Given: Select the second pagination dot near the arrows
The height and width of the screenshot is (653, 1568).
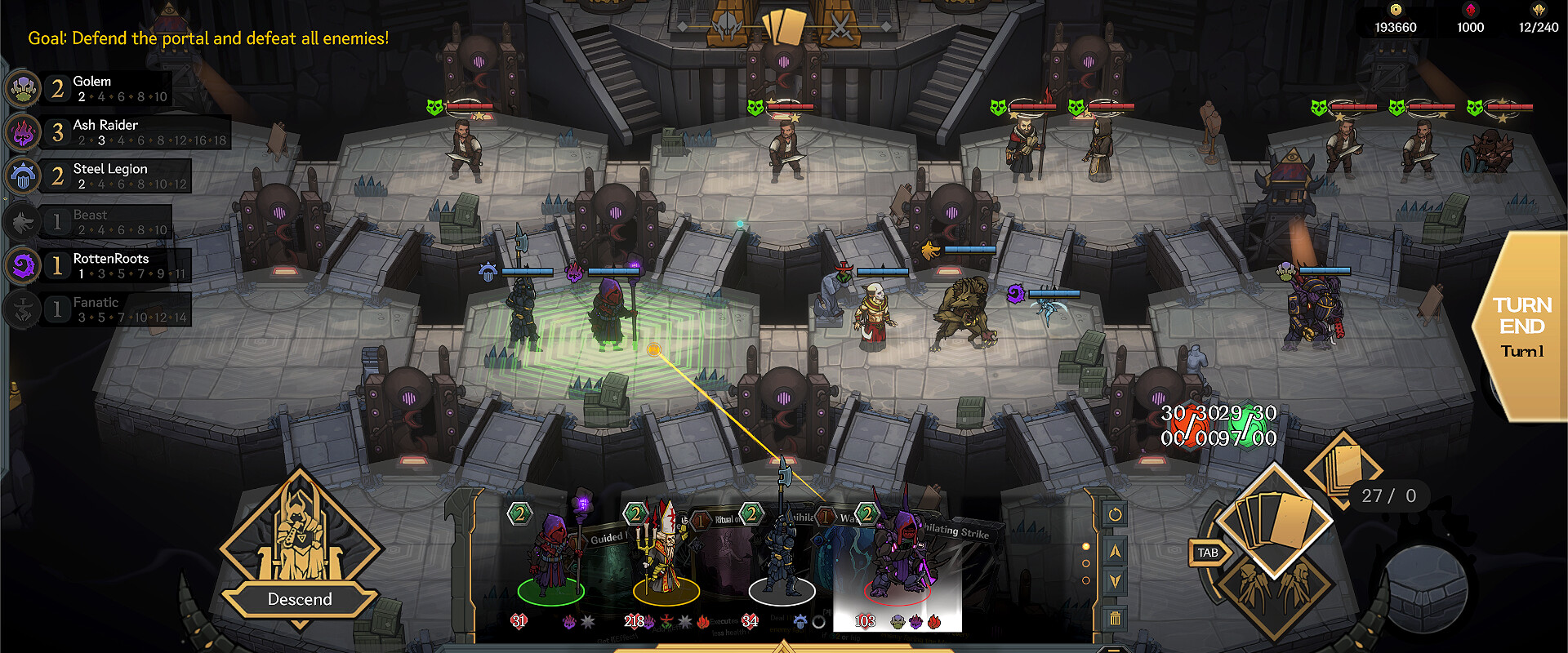Looking at the screenshot, I should (1086, 563).
